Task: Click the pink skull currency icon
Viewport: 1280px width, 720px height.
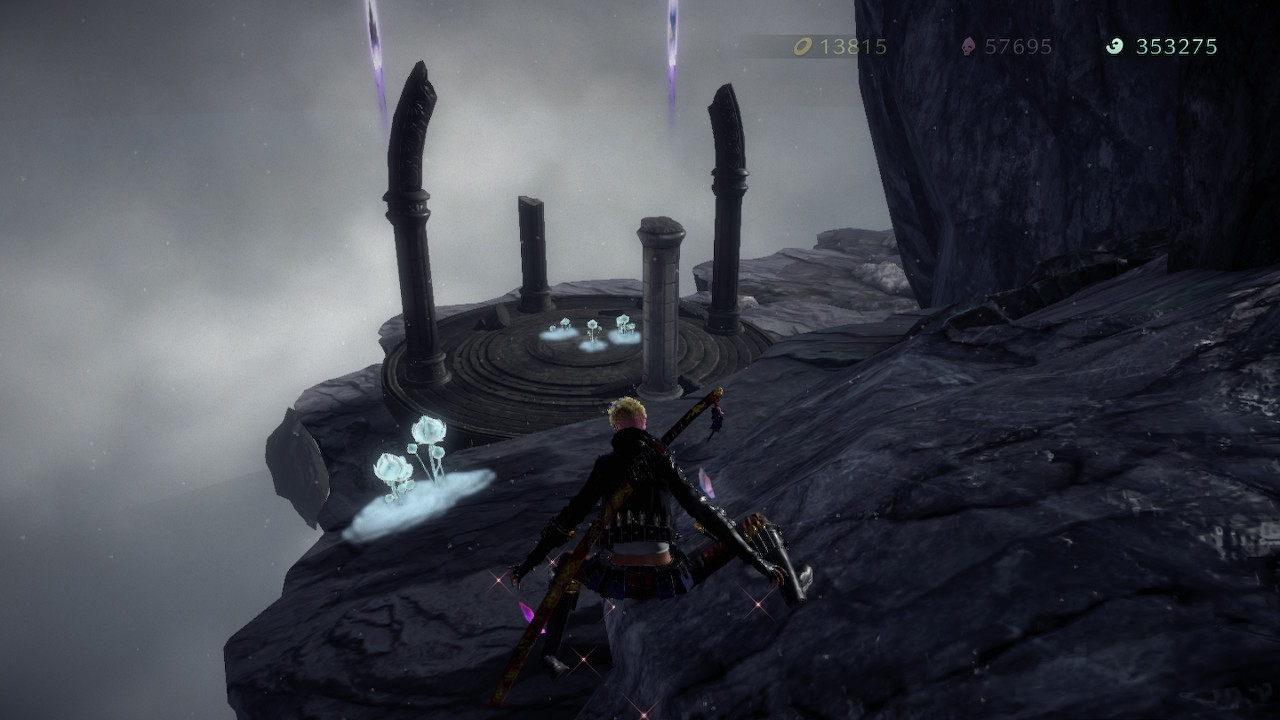Action: pos(966,44)
